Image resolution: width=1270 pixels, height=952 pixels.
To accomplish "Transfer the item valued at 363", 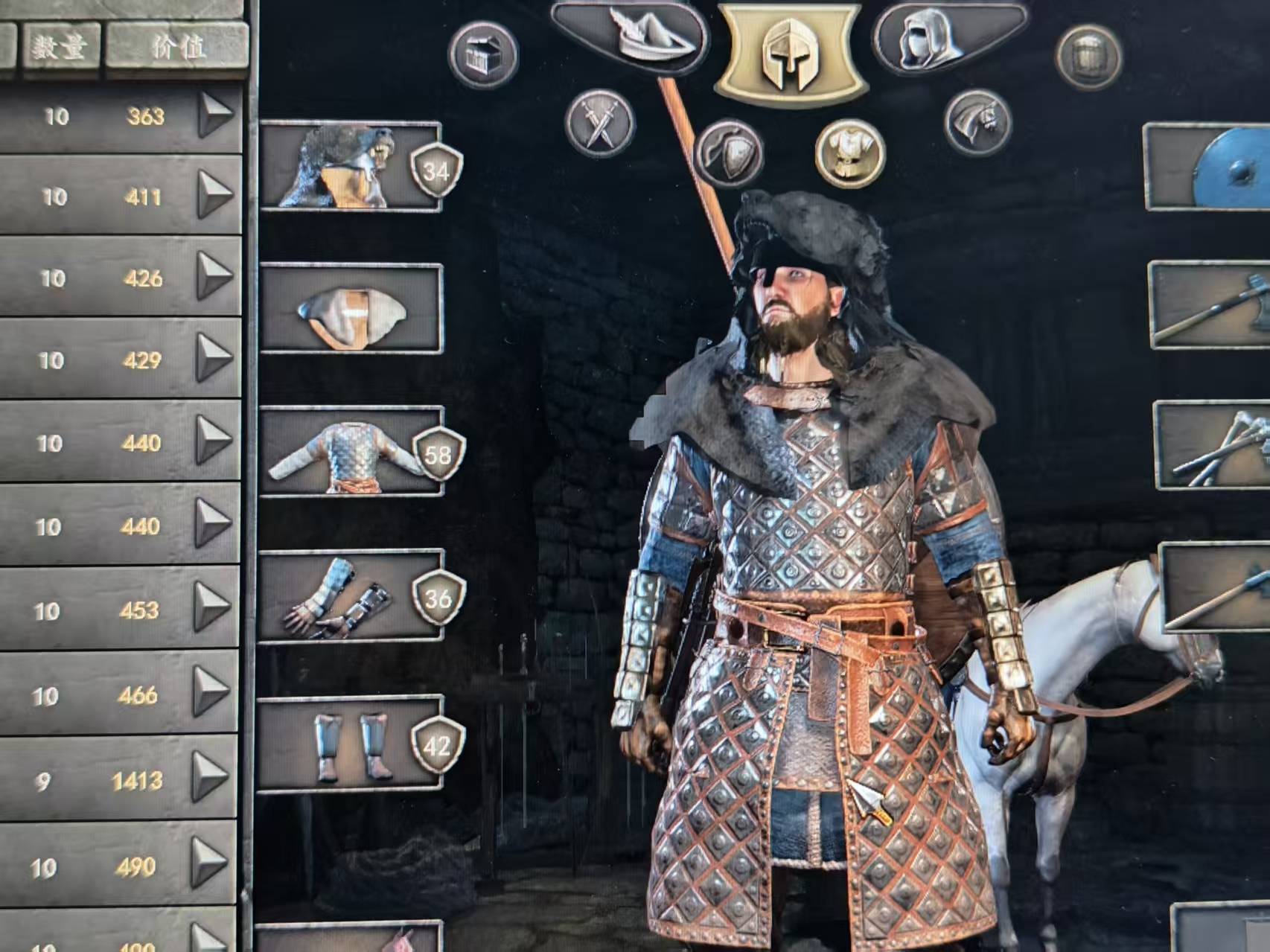I will click(216, 115).
